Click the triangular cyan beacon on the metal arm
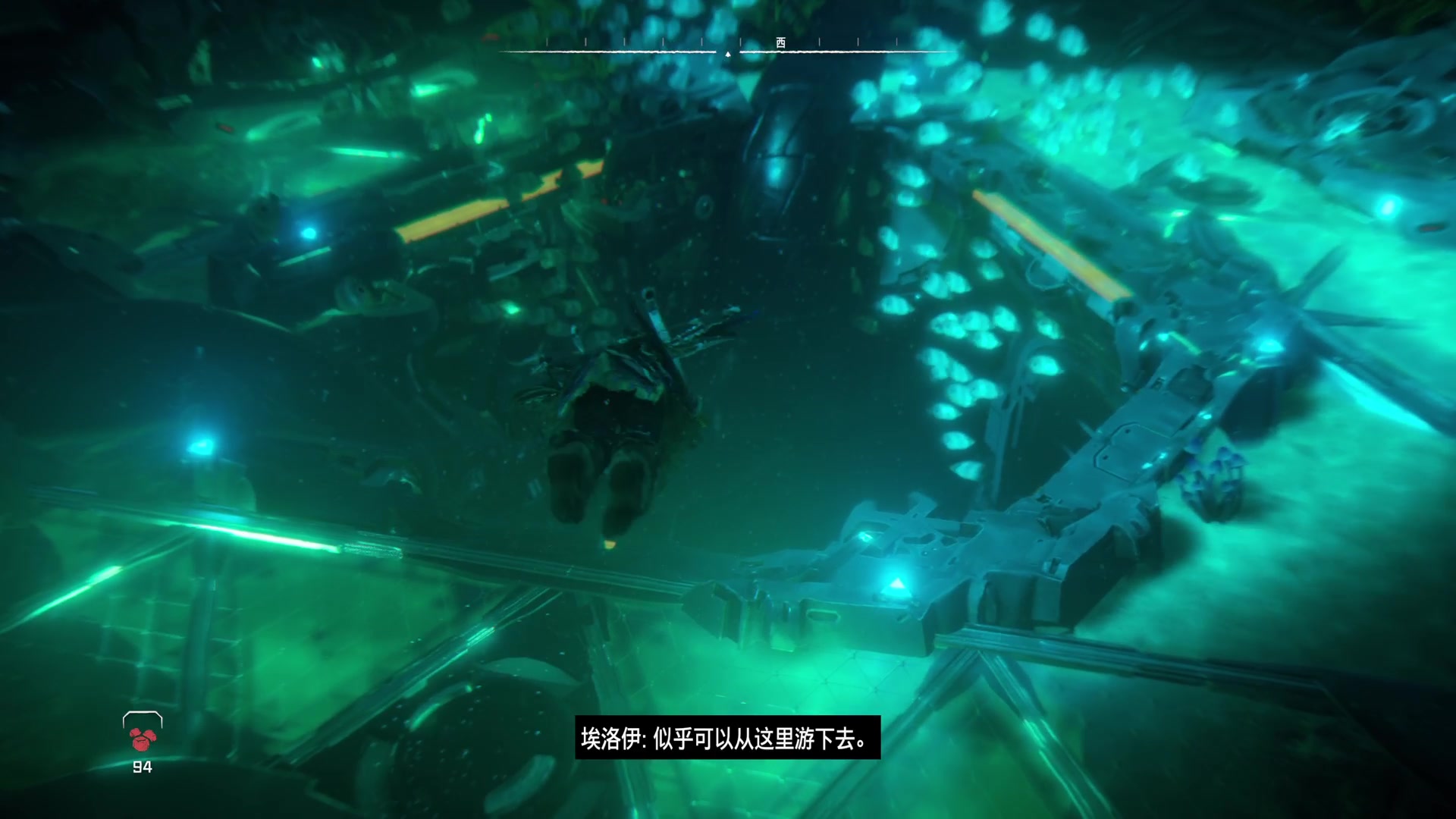 pyautogui.click(x=895, y=584)
